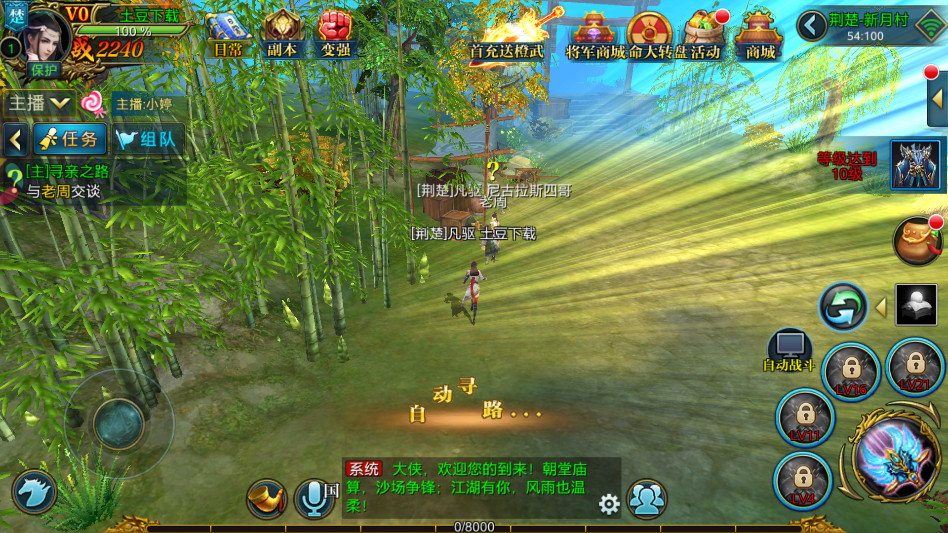
Task: Toggle 自动战斗 auto-battle
Action: pos(789,352)
